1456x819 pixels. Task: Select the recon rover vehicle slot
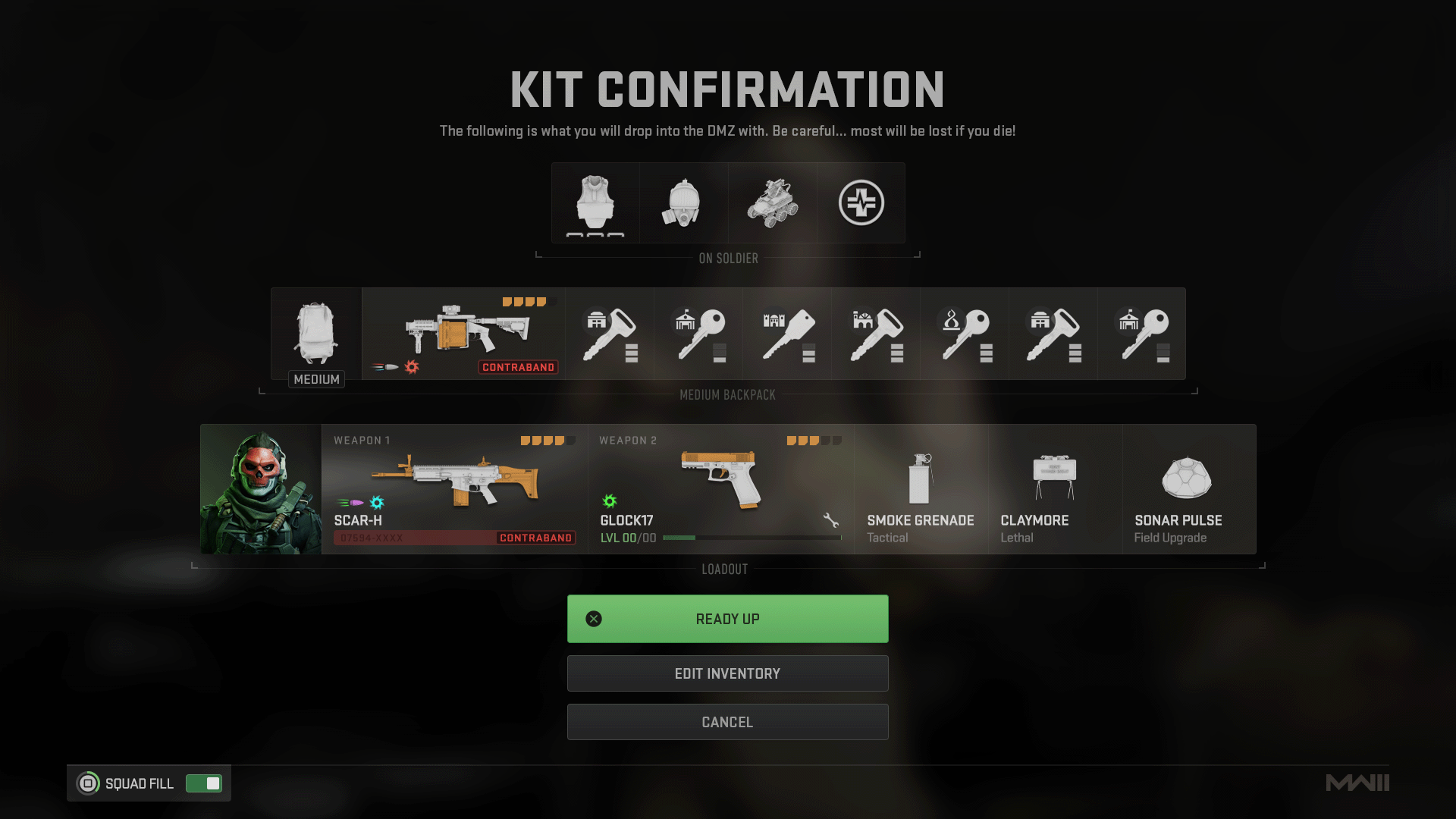click(x=773, y=202)
